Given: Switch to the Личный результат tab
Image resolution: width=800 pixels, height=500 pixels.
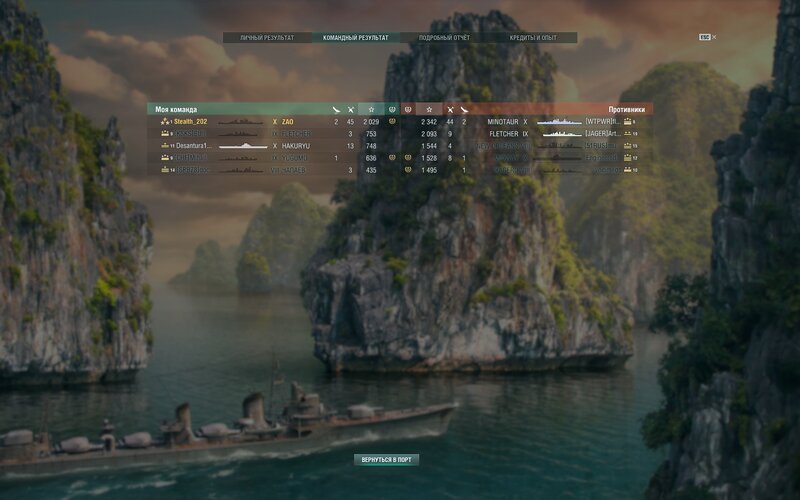Looking at the screenshot, I should click(x=267, y=38).
